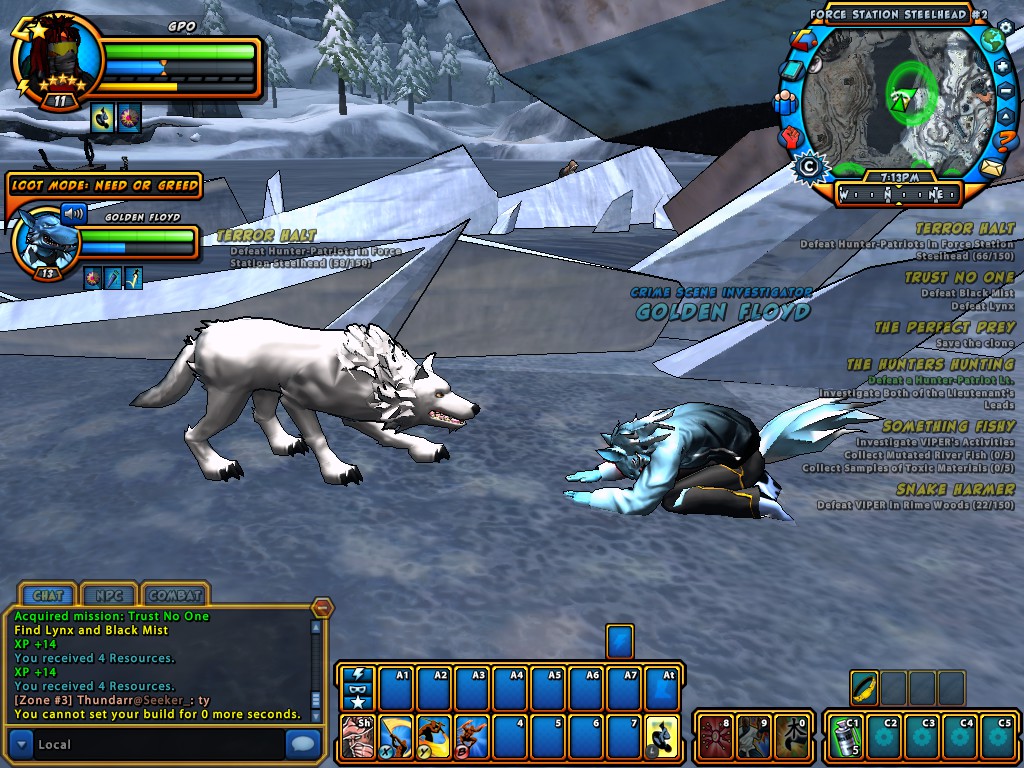The height and width of the screenshot is (768, 1024).
Task: Select the Chat tab
Action: click(48, 595)
